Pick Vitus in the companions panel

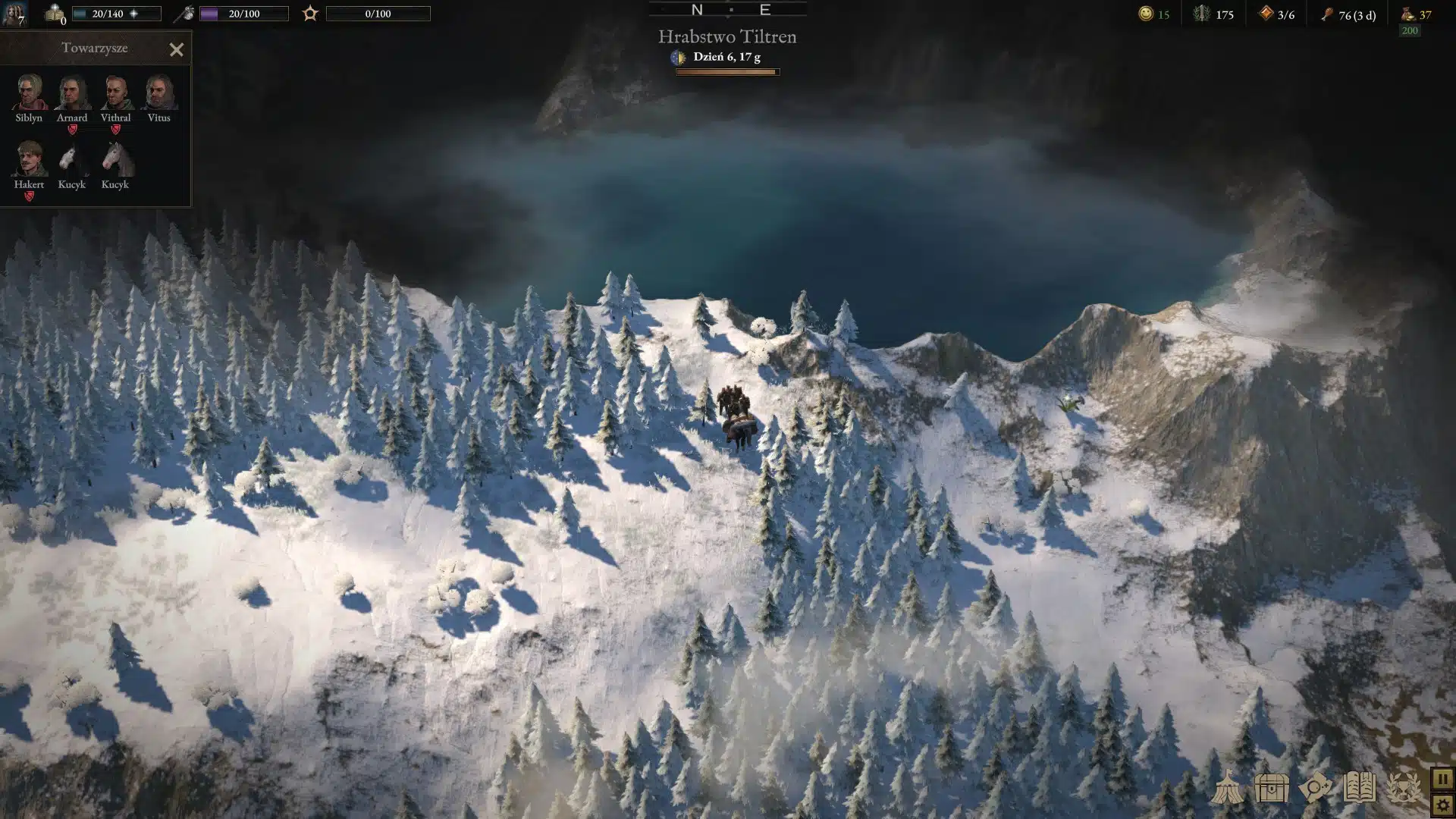pos(158,93)
